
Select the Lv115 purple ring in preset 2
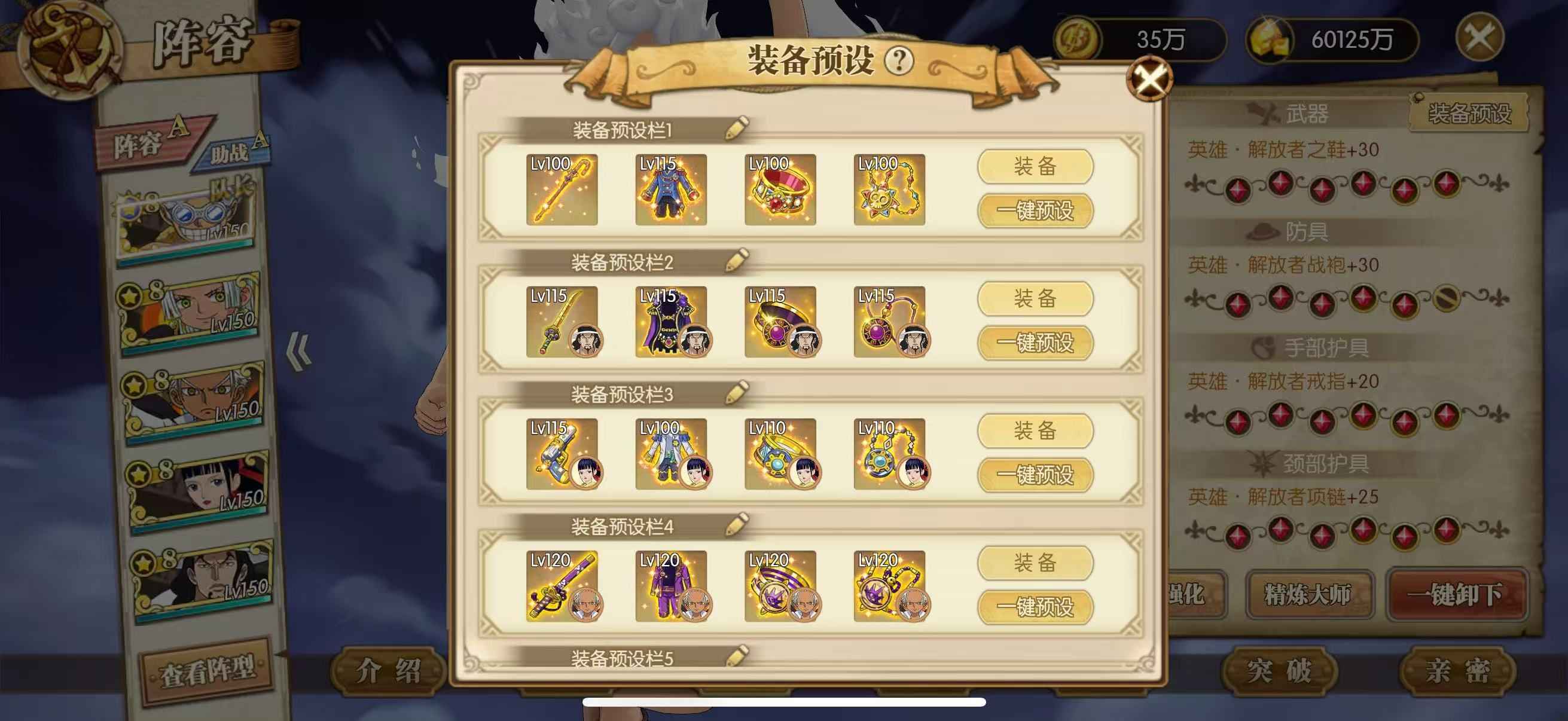(780, 321)
